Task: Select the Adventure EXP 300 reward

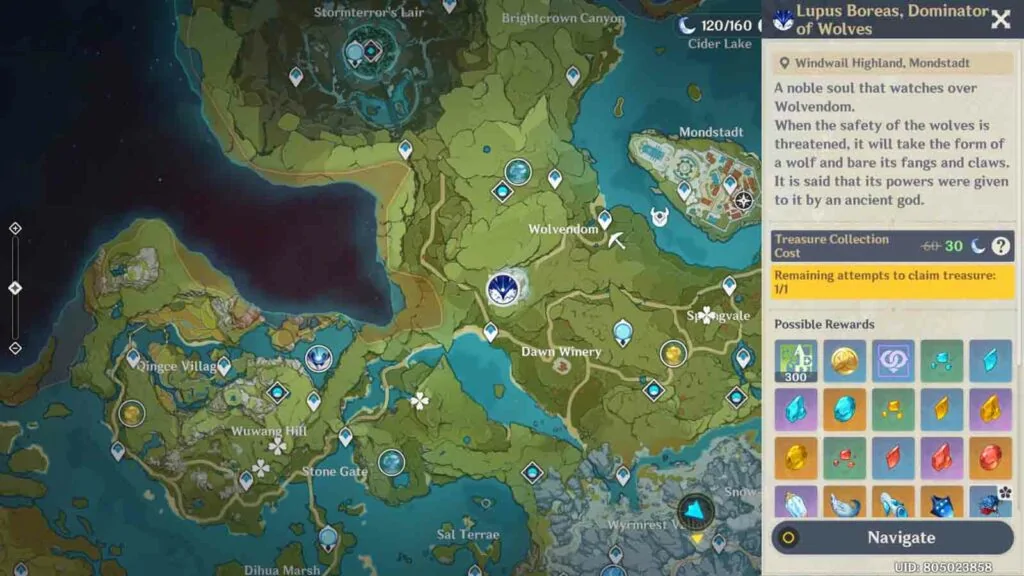Action: pos(796,361)
